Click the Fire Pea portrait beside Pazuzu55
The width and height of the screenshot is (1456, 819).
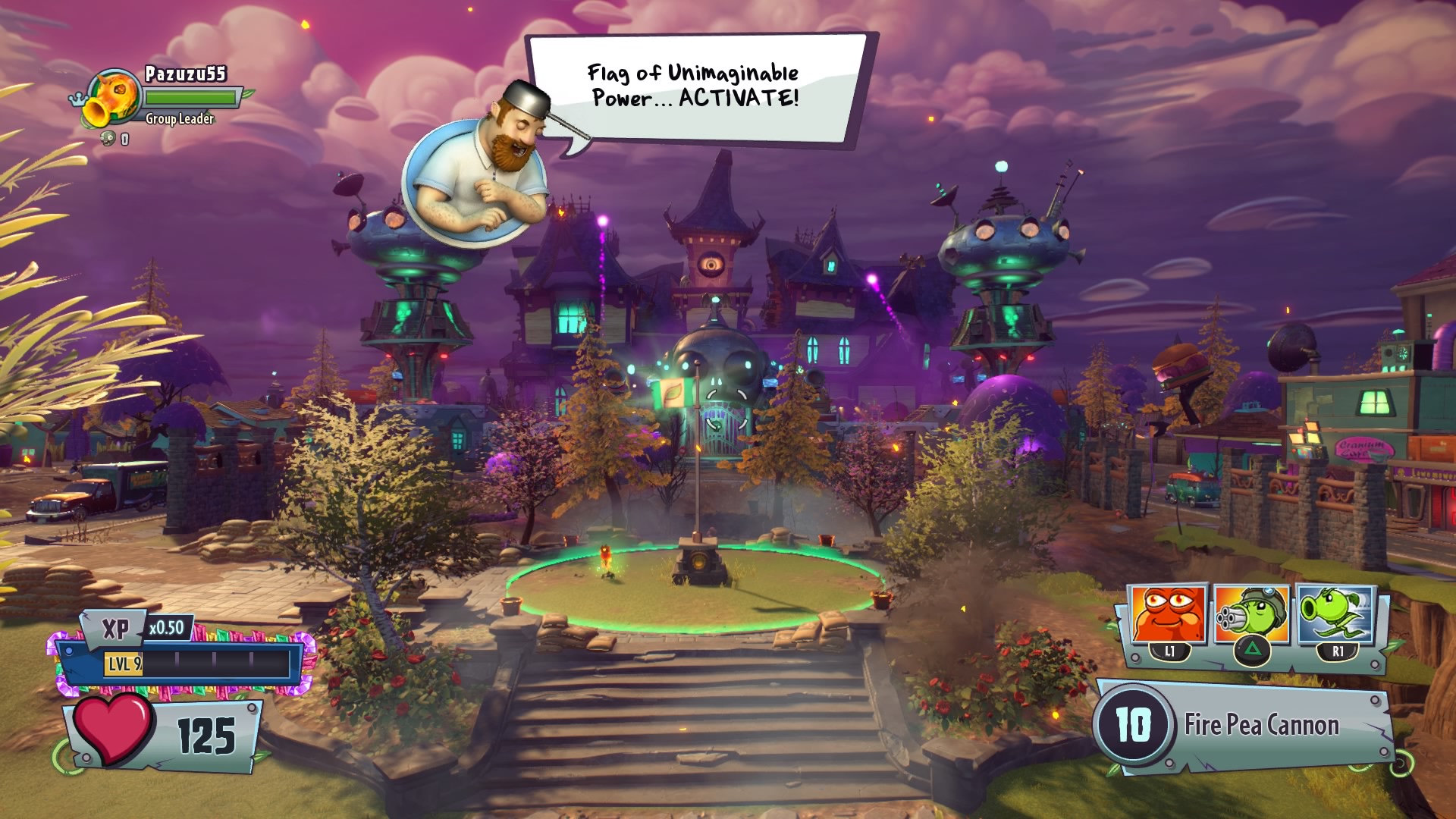(111, 100)
